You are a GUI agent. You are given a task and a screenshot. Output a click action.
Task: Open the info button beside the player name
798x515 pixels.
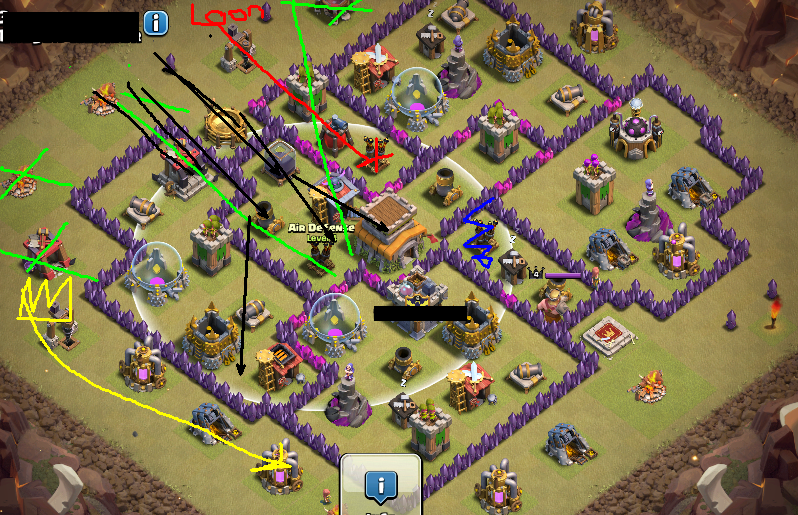(x=155, y=22)
